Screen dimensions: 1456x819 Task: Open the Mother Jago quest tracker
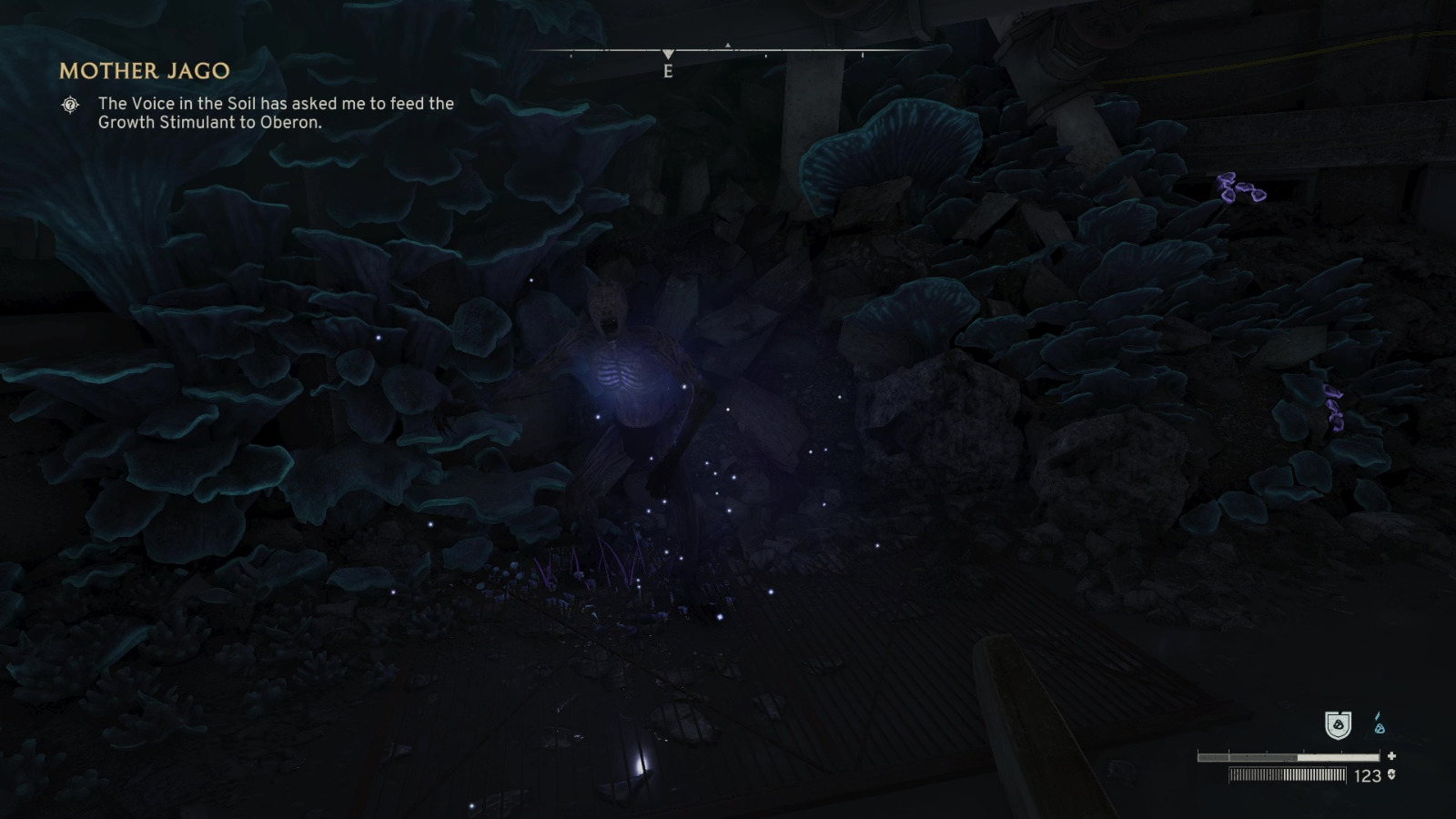click(x=145, y=71)
